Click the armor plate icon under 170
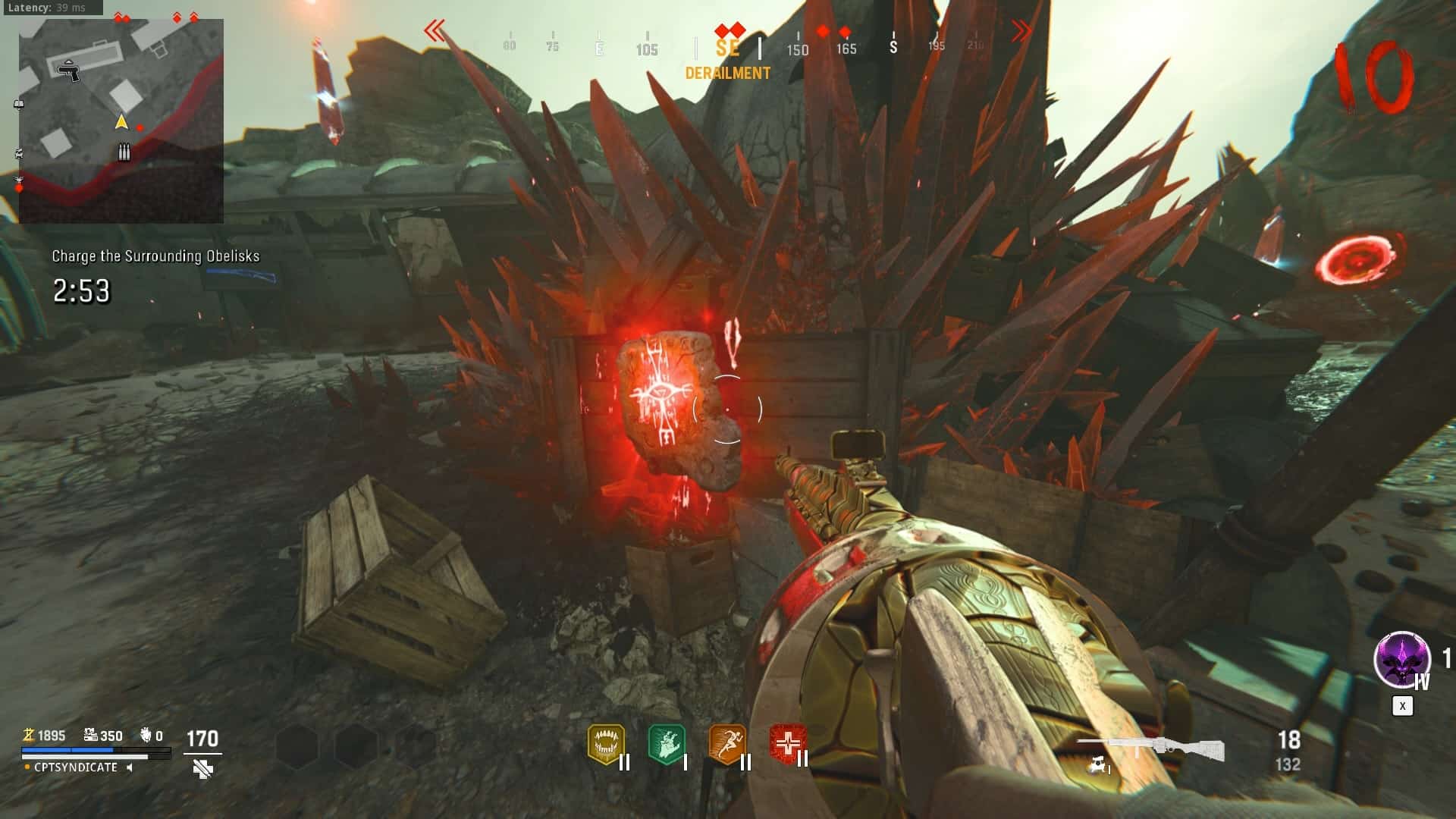 (202, 770)
